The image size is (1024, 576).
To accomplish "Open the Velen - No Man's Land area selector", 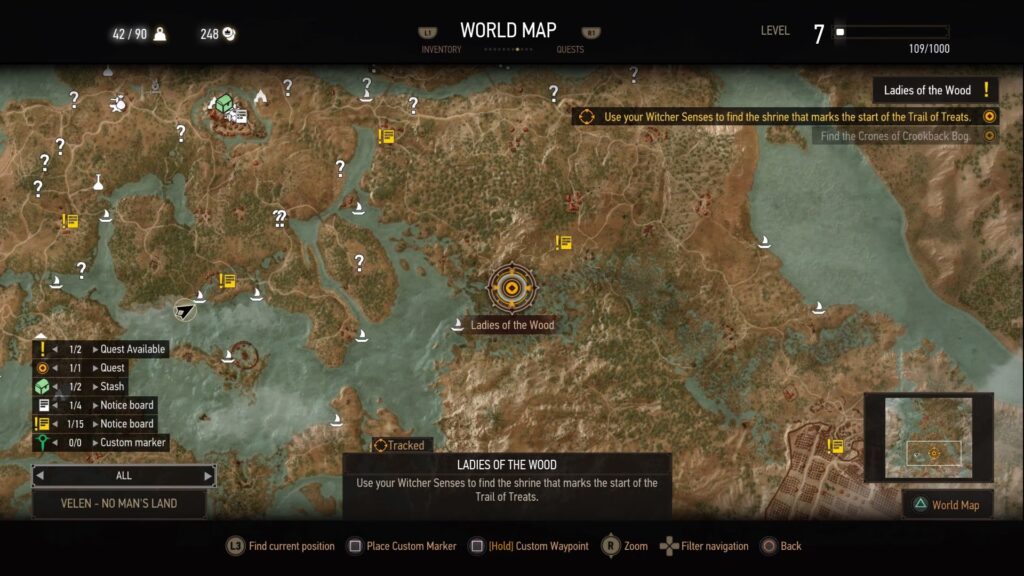I will (119, 503).
